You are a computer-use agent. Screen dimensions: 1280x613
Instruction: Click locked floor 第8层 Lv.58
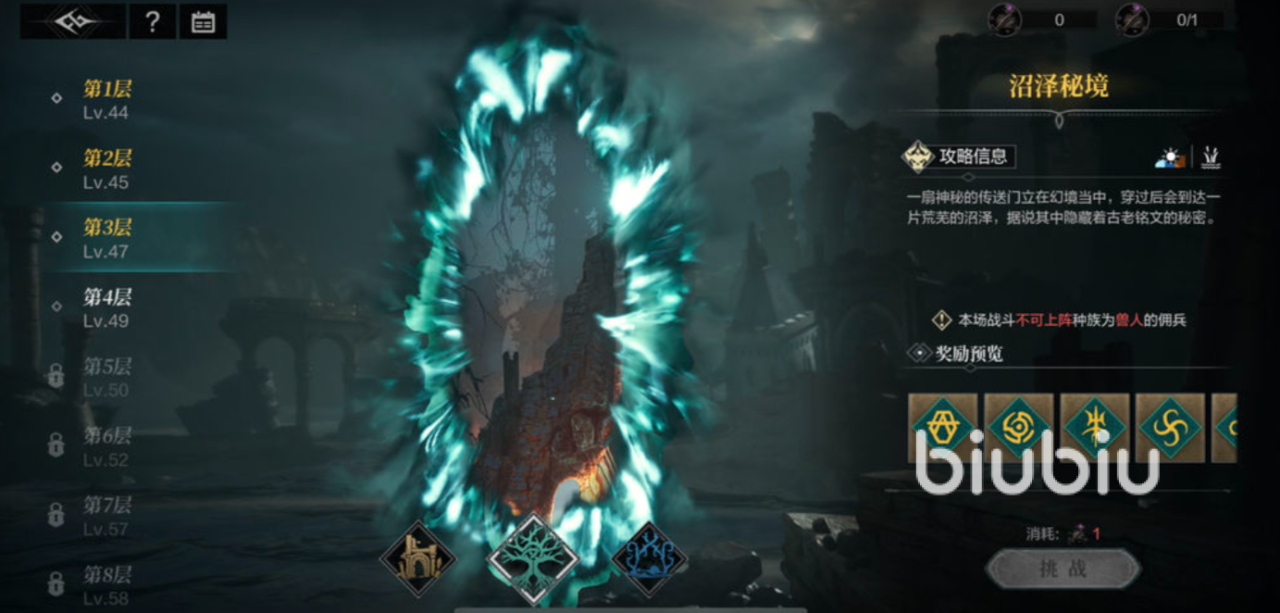point(107,585)
